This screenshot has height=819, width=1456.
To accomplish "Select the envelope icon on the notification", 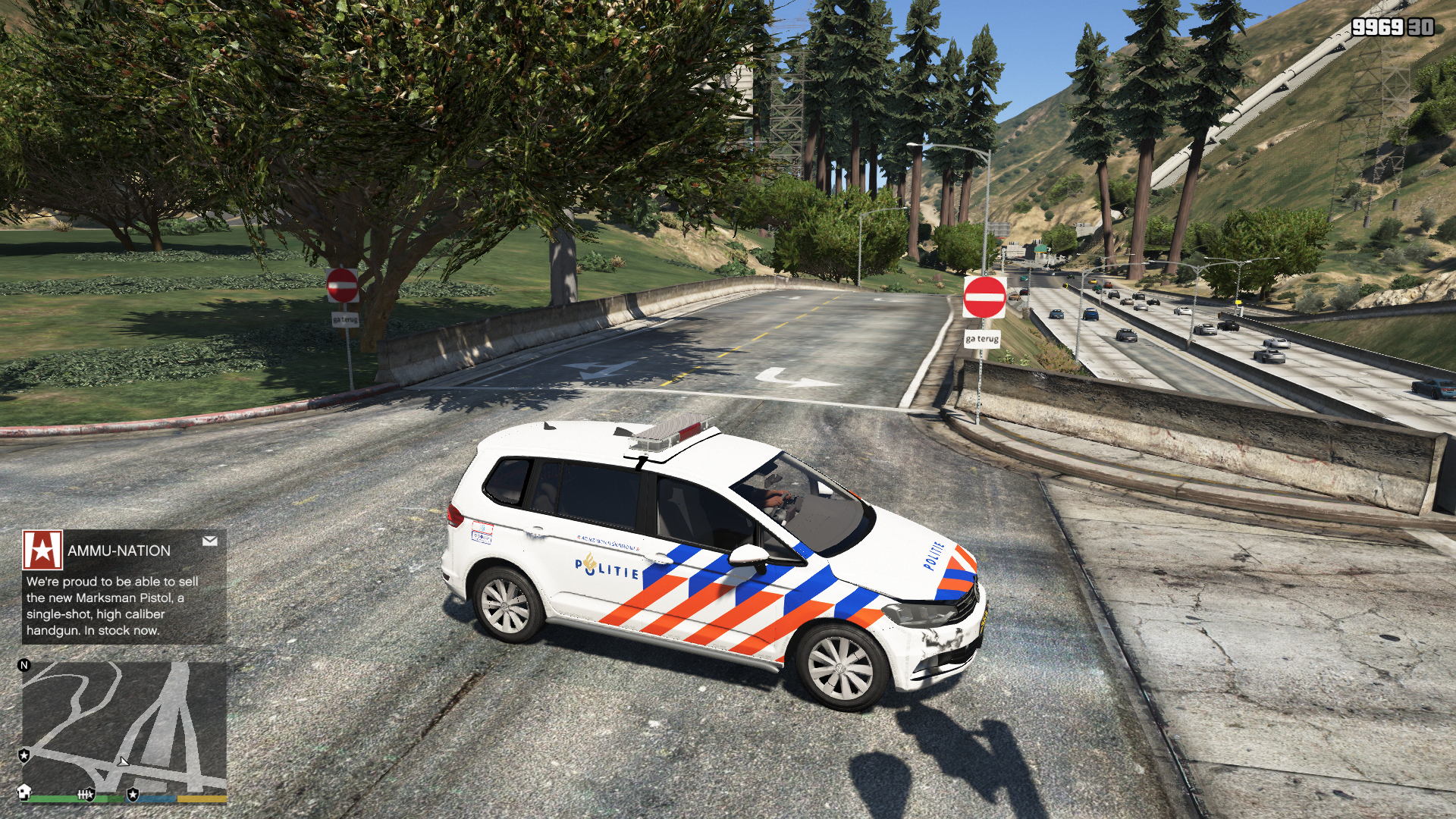I will tap(210, 541).
